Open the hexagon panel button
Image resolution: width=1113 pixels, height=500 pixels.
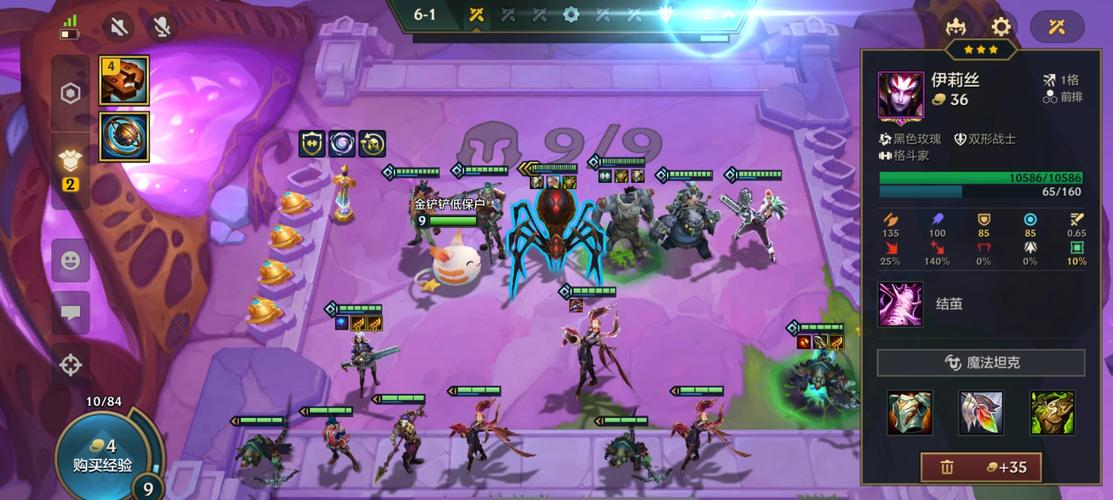pyautogui.click(x=70, y=94)
